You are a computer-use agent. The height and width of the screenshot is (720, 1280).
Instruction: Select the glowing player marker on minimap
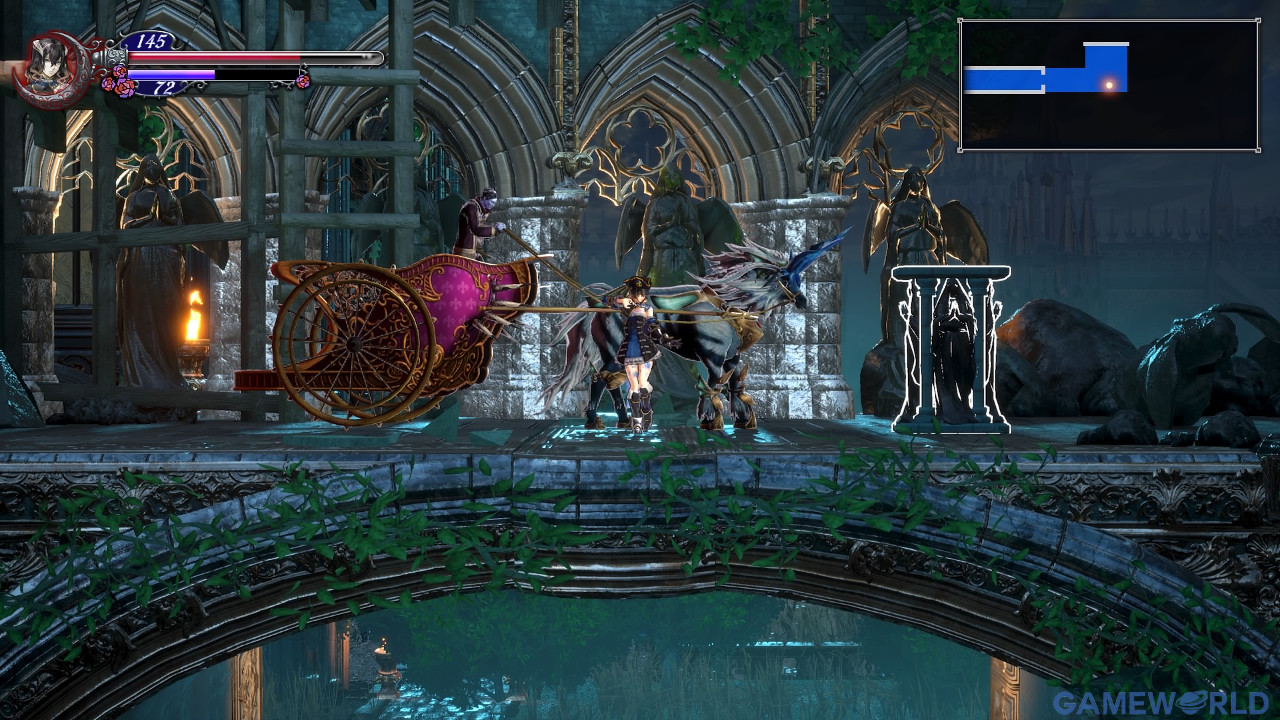[1108, 85]
